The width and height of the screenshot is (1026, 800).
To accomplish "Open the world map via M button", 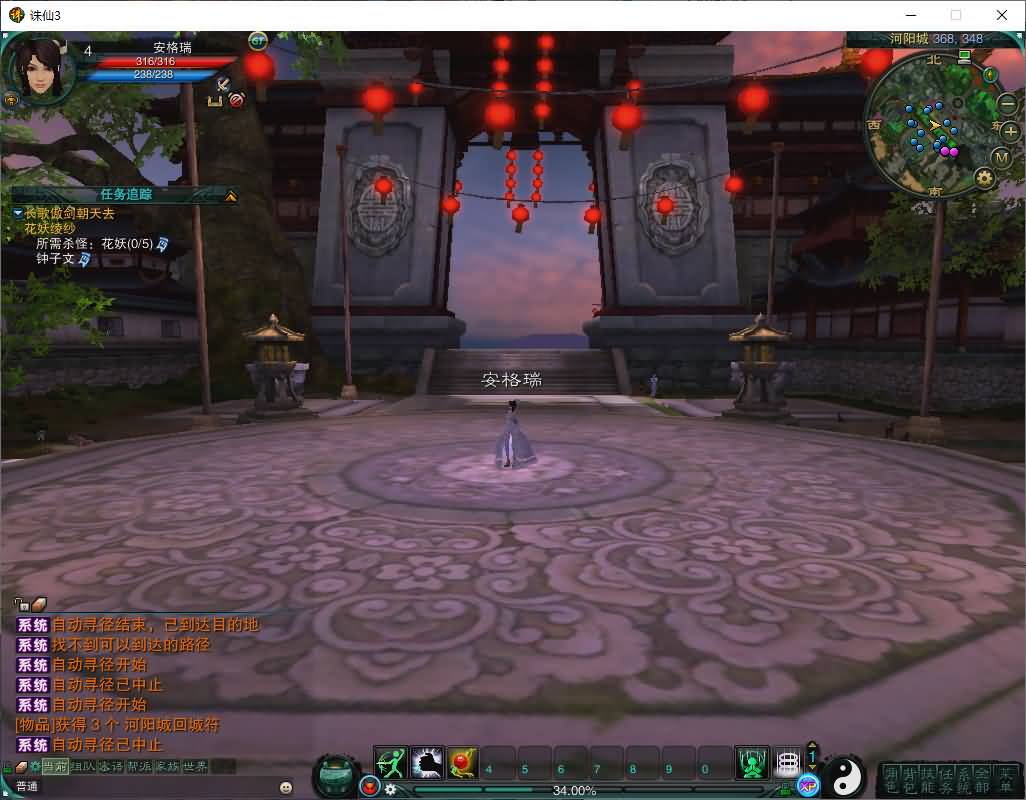I will click(x=1002, y=157).
